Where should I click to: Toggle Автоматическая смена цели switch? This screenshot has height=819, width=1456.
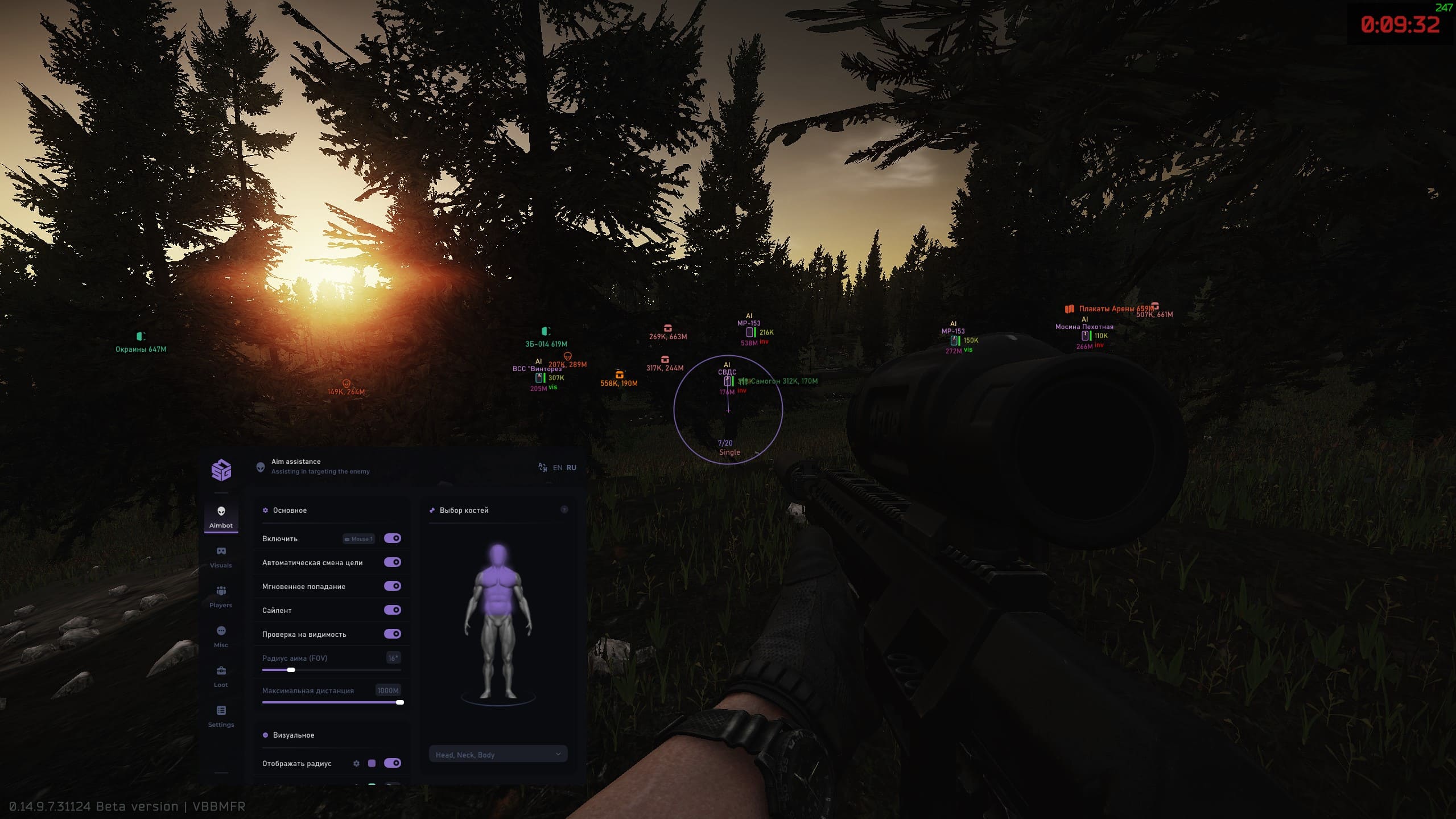tap(392, 562)
